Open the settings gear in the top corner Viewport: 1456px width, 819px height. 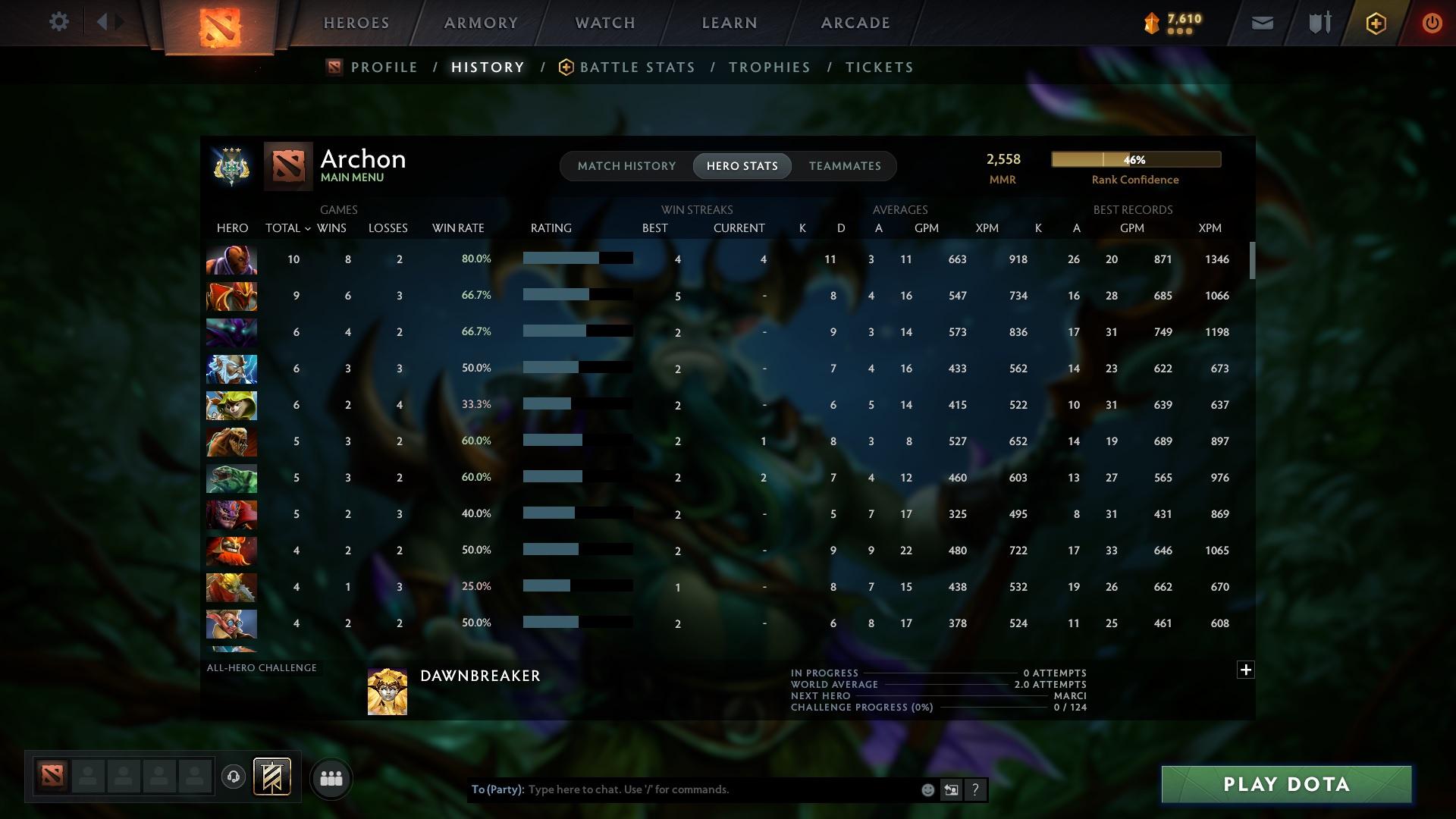tap(59, 22)
